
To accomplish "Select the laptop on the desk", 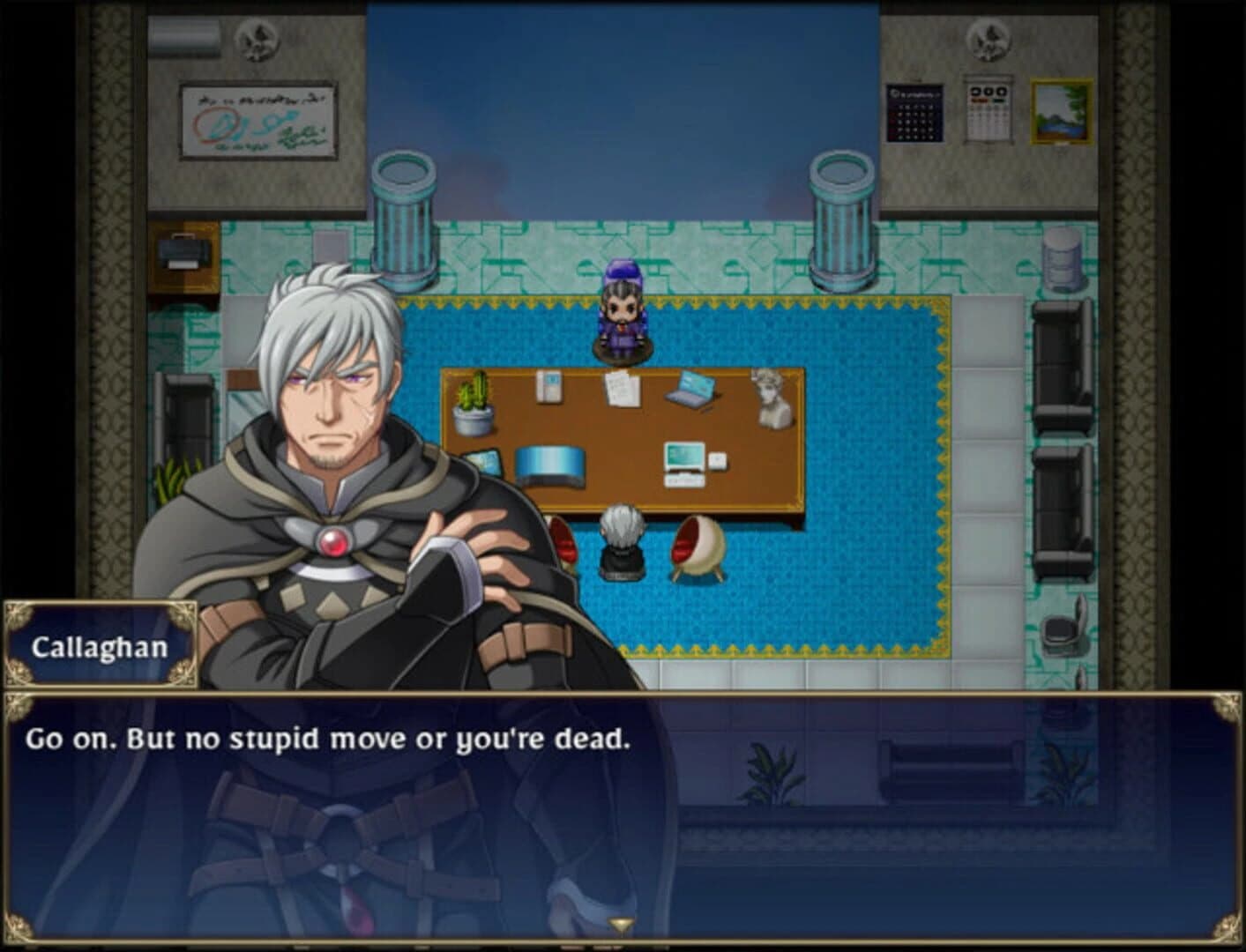I will [x=692, y=390].
